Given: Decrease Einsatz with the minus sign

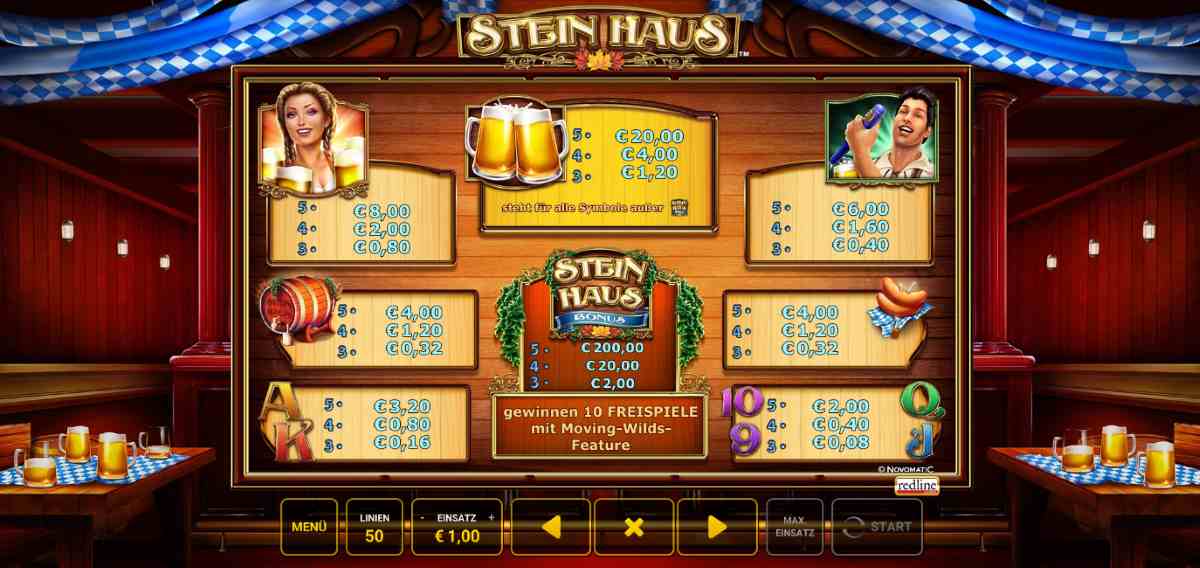Looking at the screenshot, I should 422,517.
